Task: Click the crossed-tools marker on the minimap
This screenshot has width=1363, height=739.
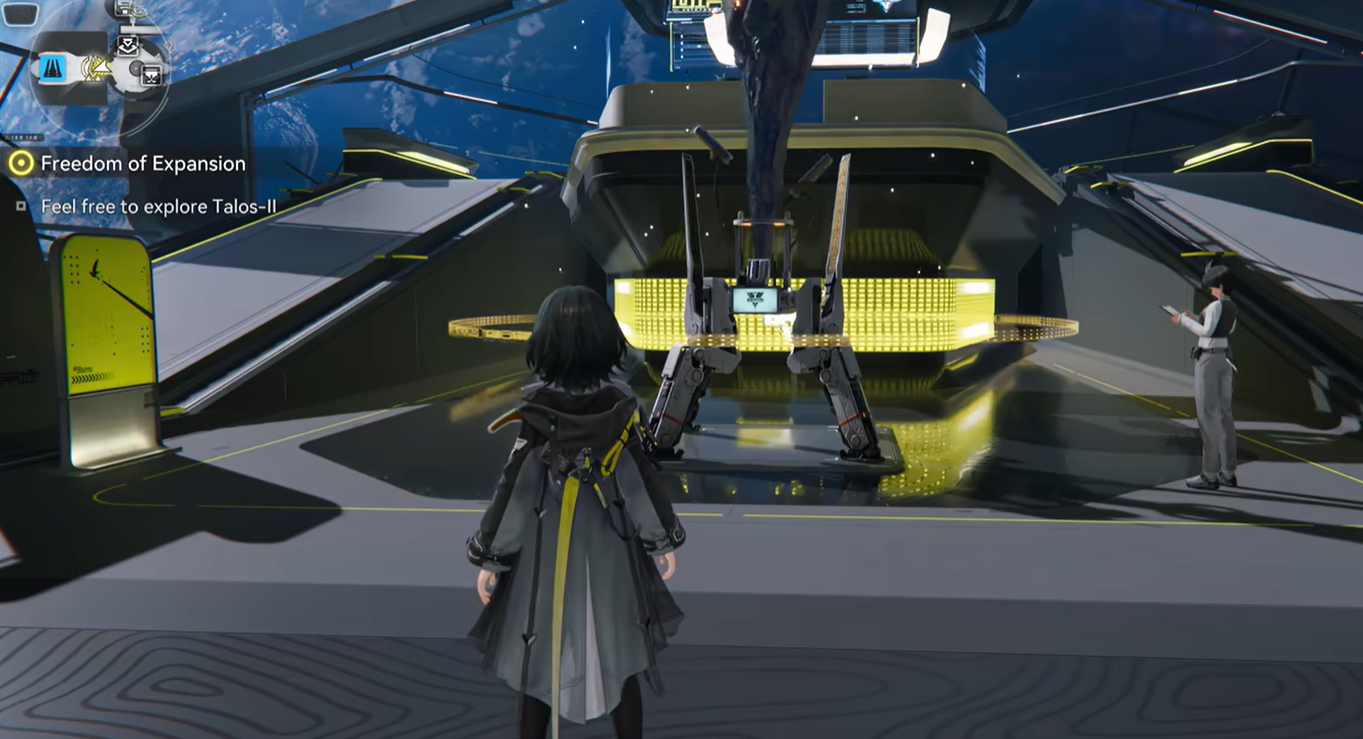Action: click(x=152, y=75)
